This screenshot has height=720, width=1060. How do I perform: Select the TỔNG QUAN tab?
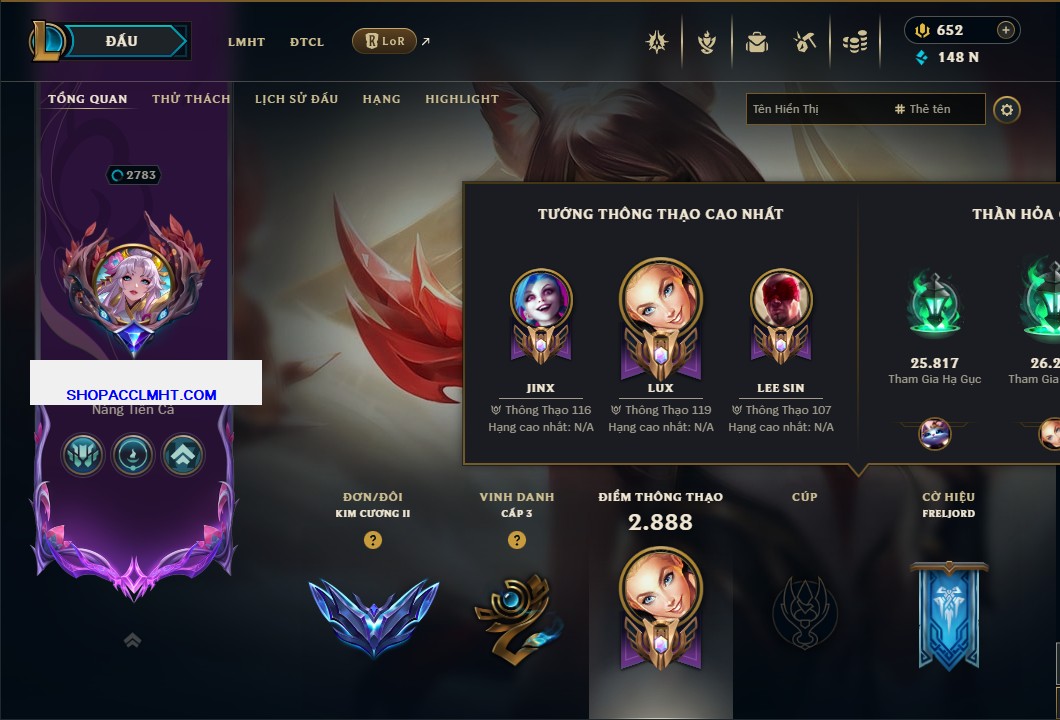88,99
